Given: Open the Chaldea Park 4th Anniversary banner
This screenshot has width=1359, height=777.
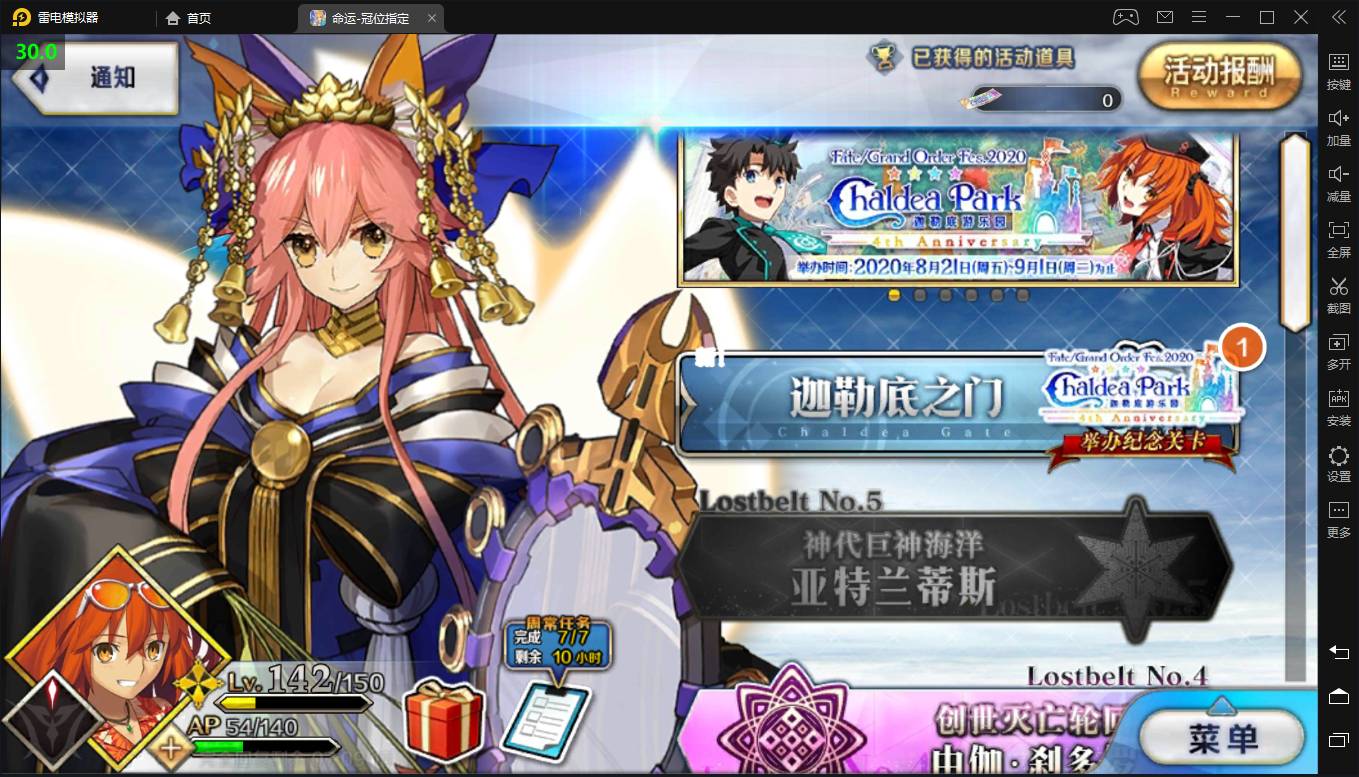Looking at the screenshot, I should click(x=957, y=208).
